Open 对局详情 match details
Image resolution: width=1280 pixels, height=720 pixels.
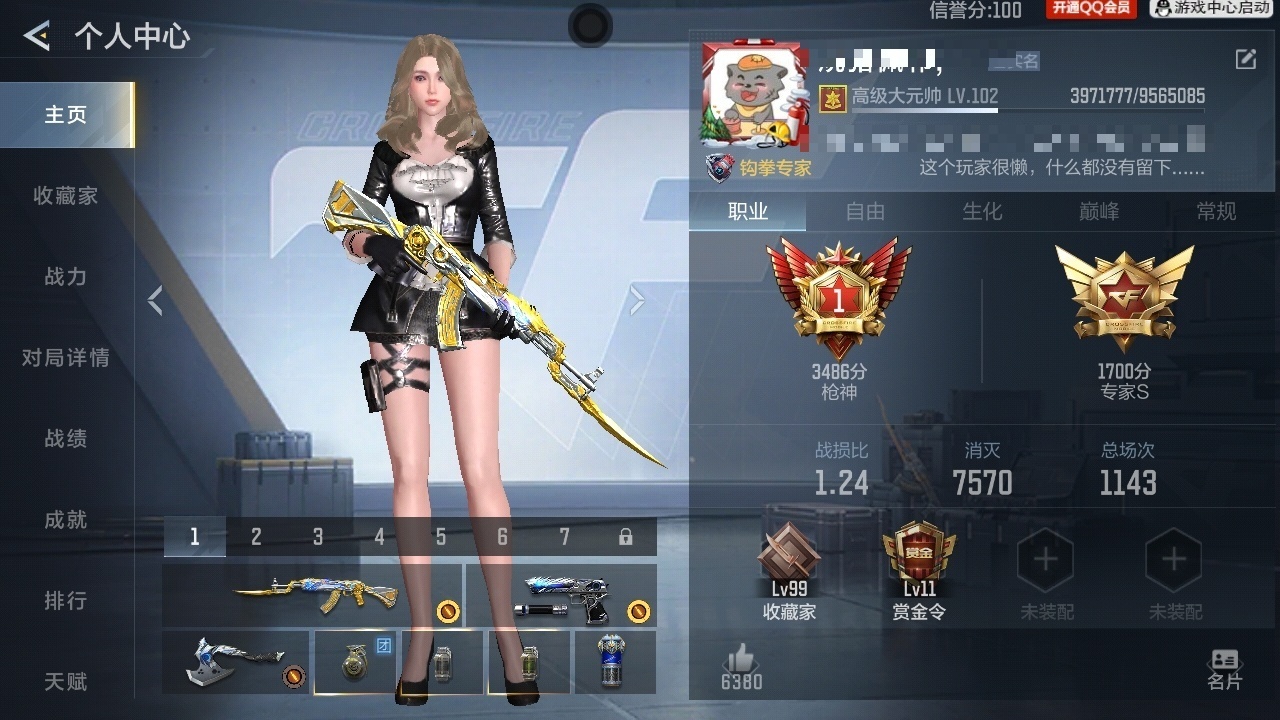[66, 358]
